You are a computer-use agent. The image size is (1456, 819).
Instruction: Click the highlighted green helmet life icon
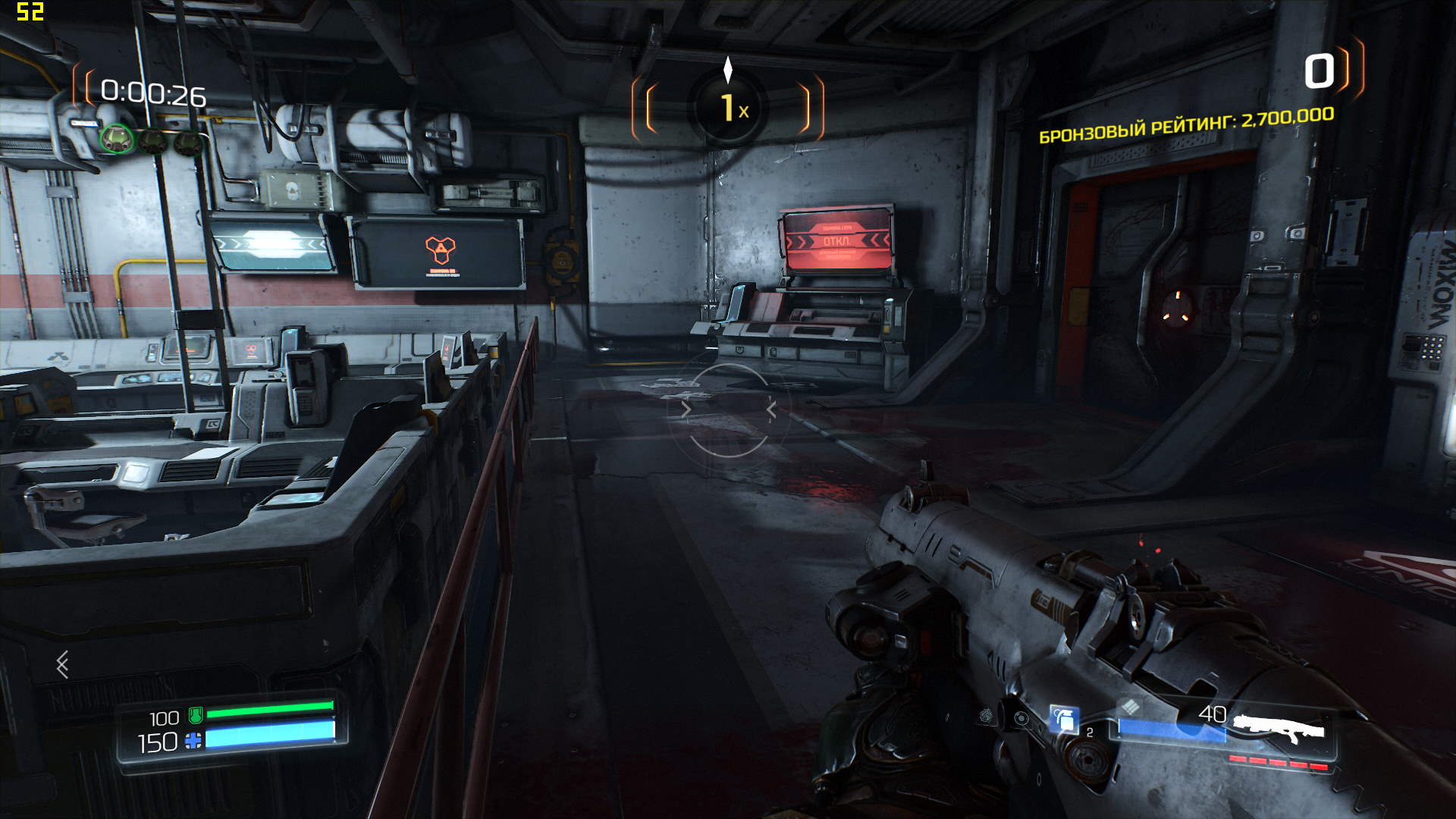(117, 139)
